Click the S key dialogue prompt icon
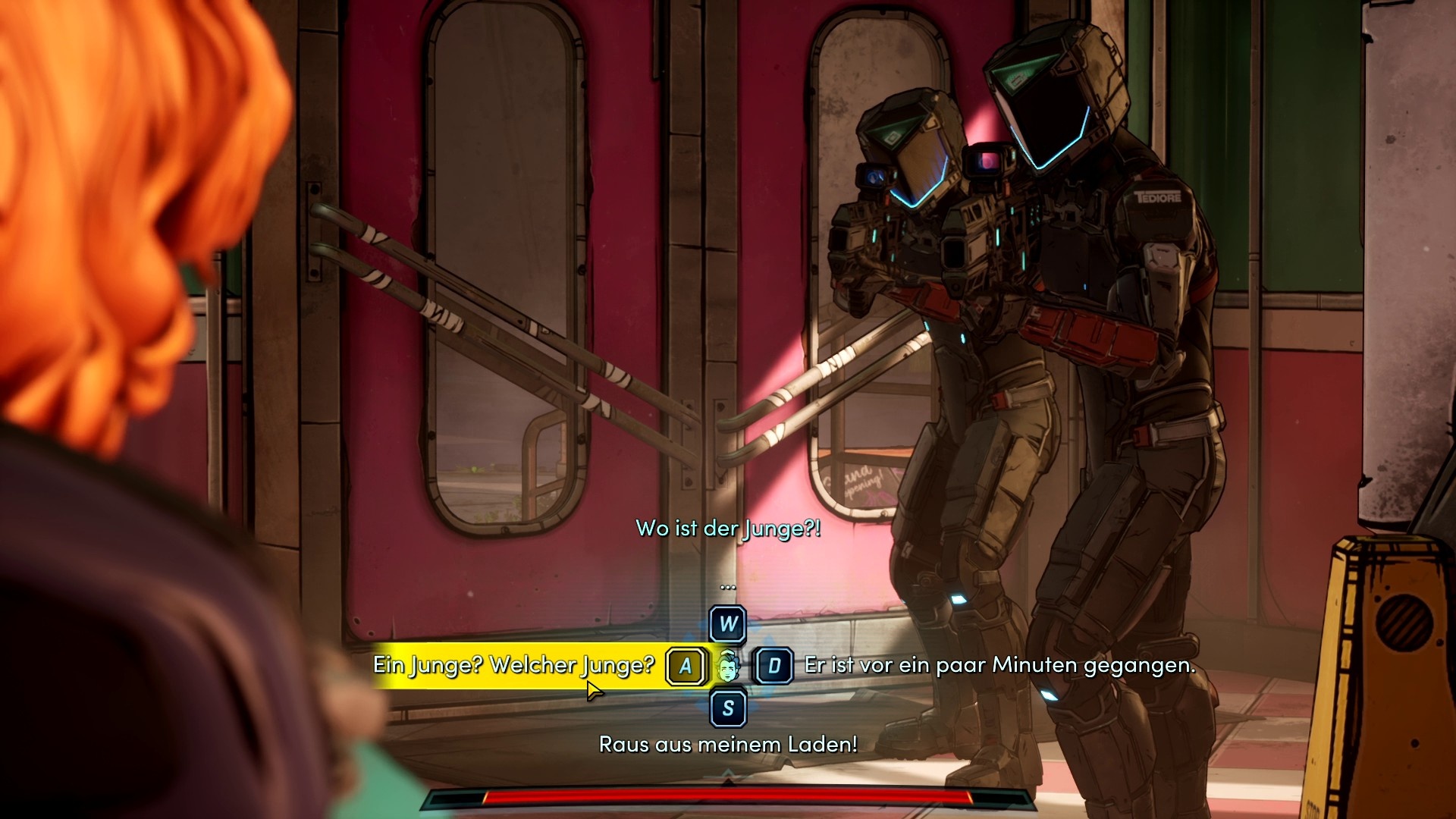The height and width of the screenshot is (819, 1456). (x=726, y=707)
